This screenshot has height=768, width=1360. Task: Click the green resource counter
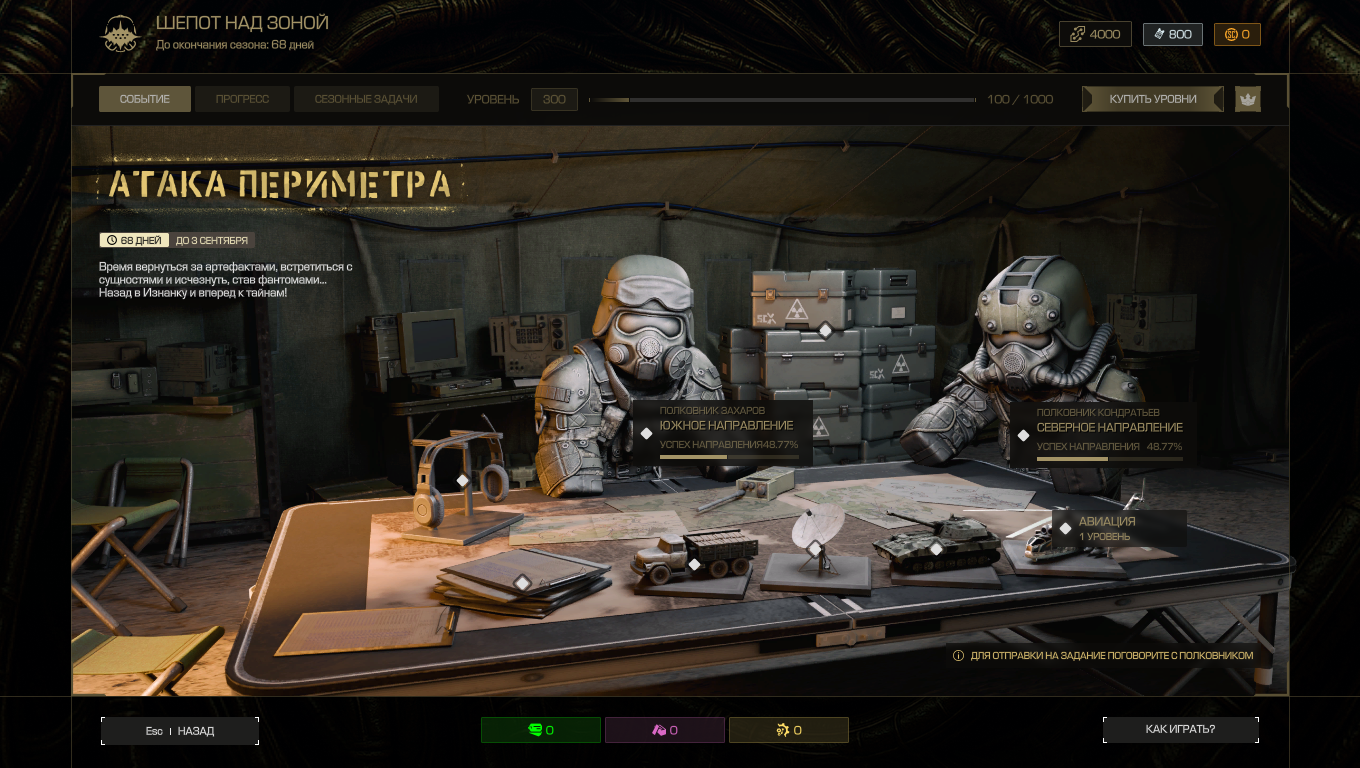click(x=541, y=730)
